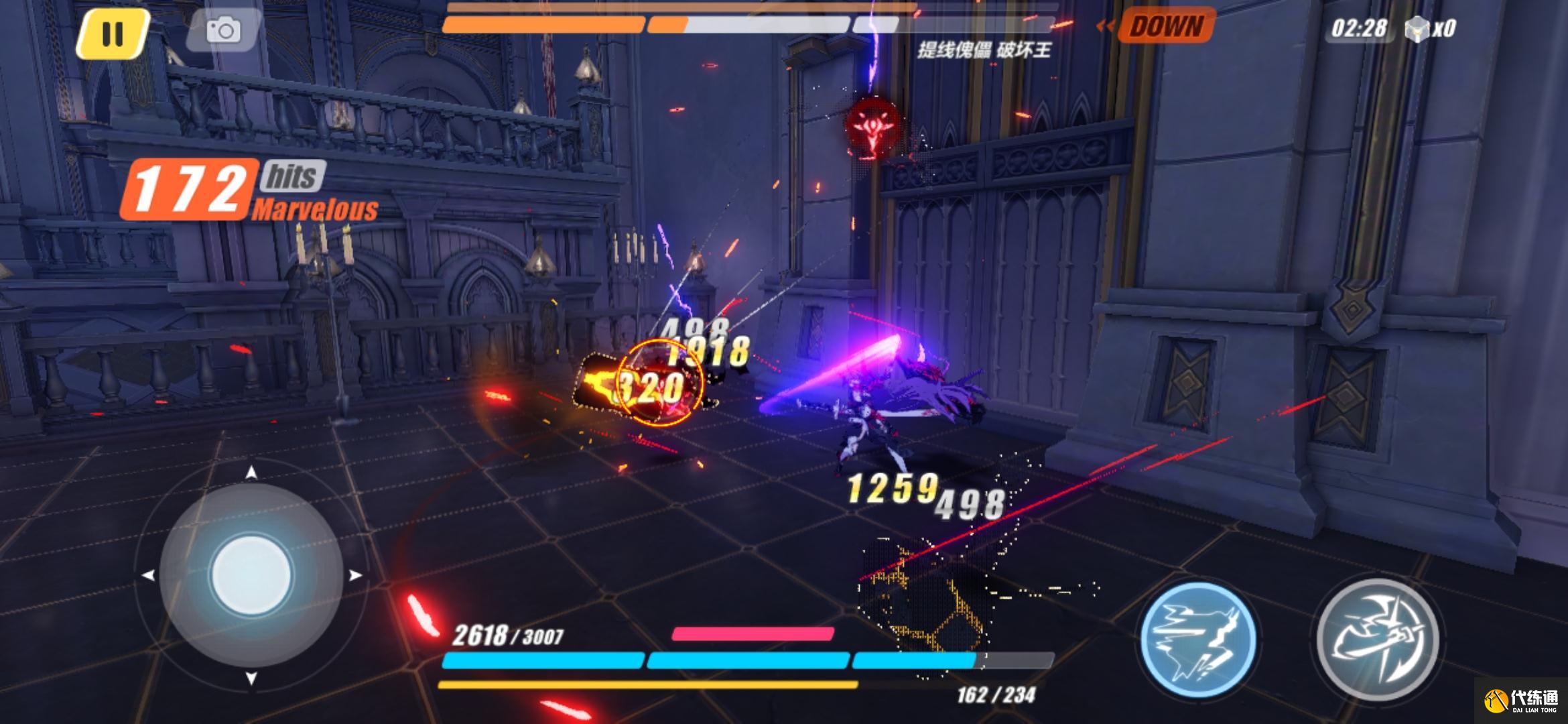
Task: Trigger the basic sword attack button
Action: (1377, 638)
